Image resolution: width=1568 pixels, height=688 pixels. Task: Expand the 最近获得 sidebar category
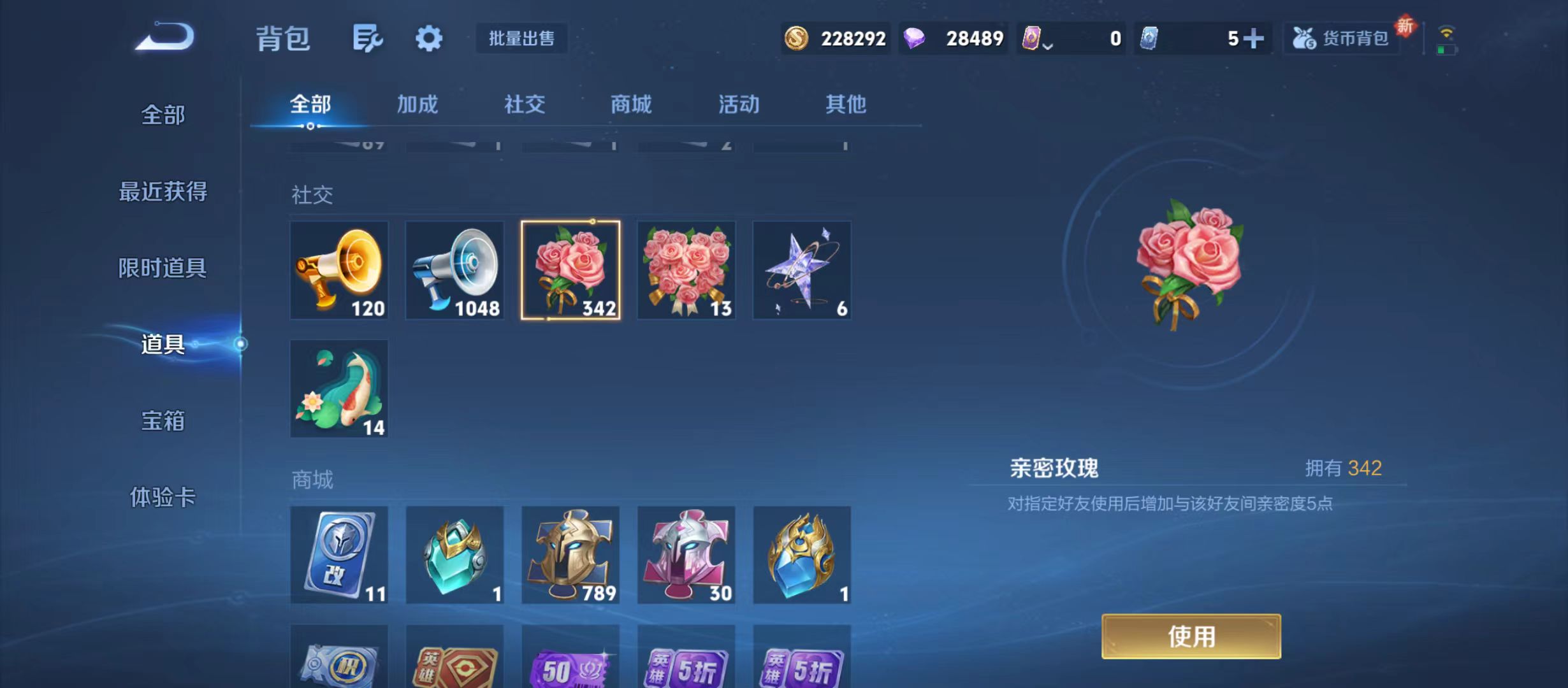pyautogui.click(x=163, y=191)
